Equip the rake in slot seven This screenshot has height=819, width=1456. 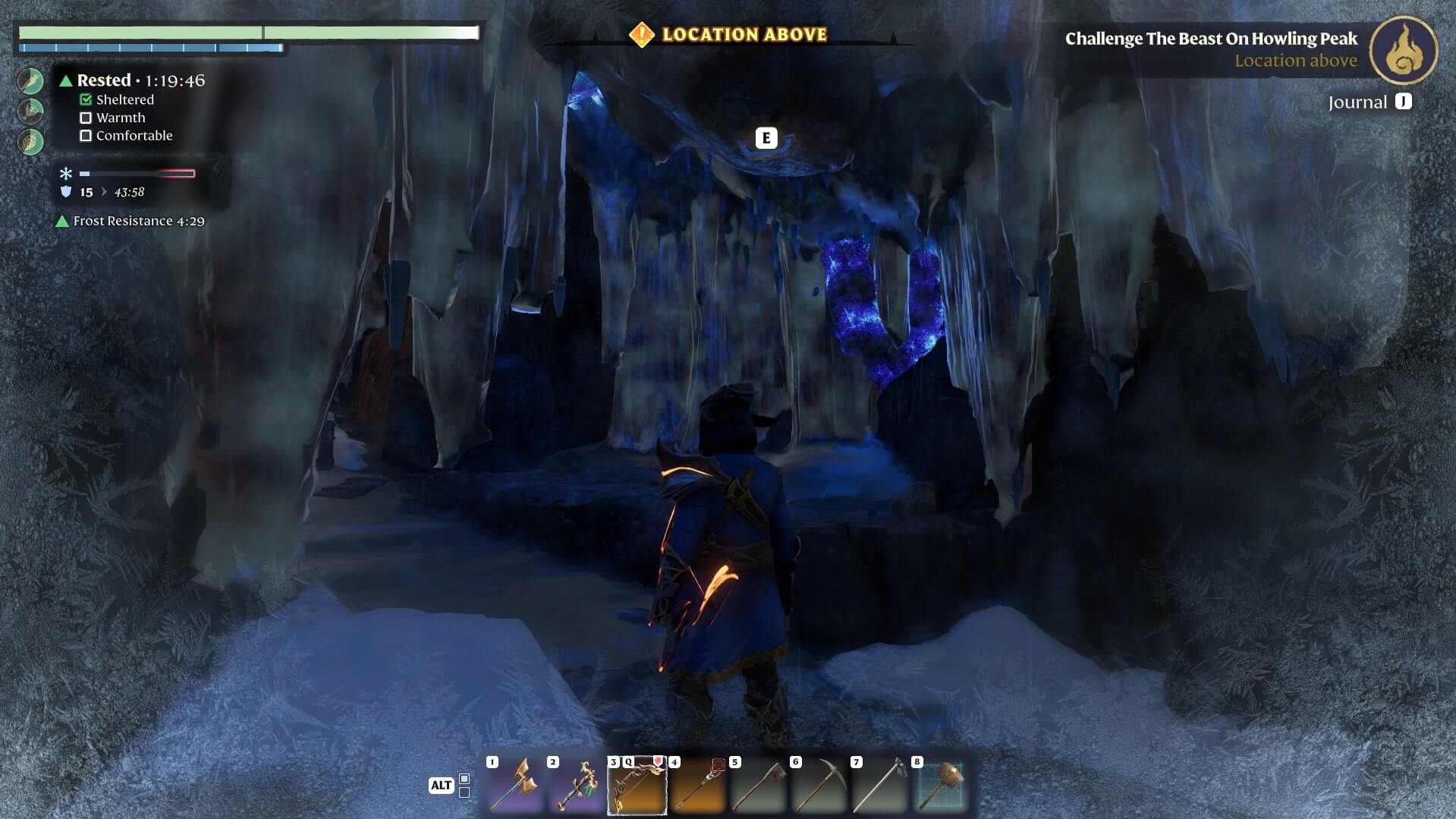coord(879,786)
